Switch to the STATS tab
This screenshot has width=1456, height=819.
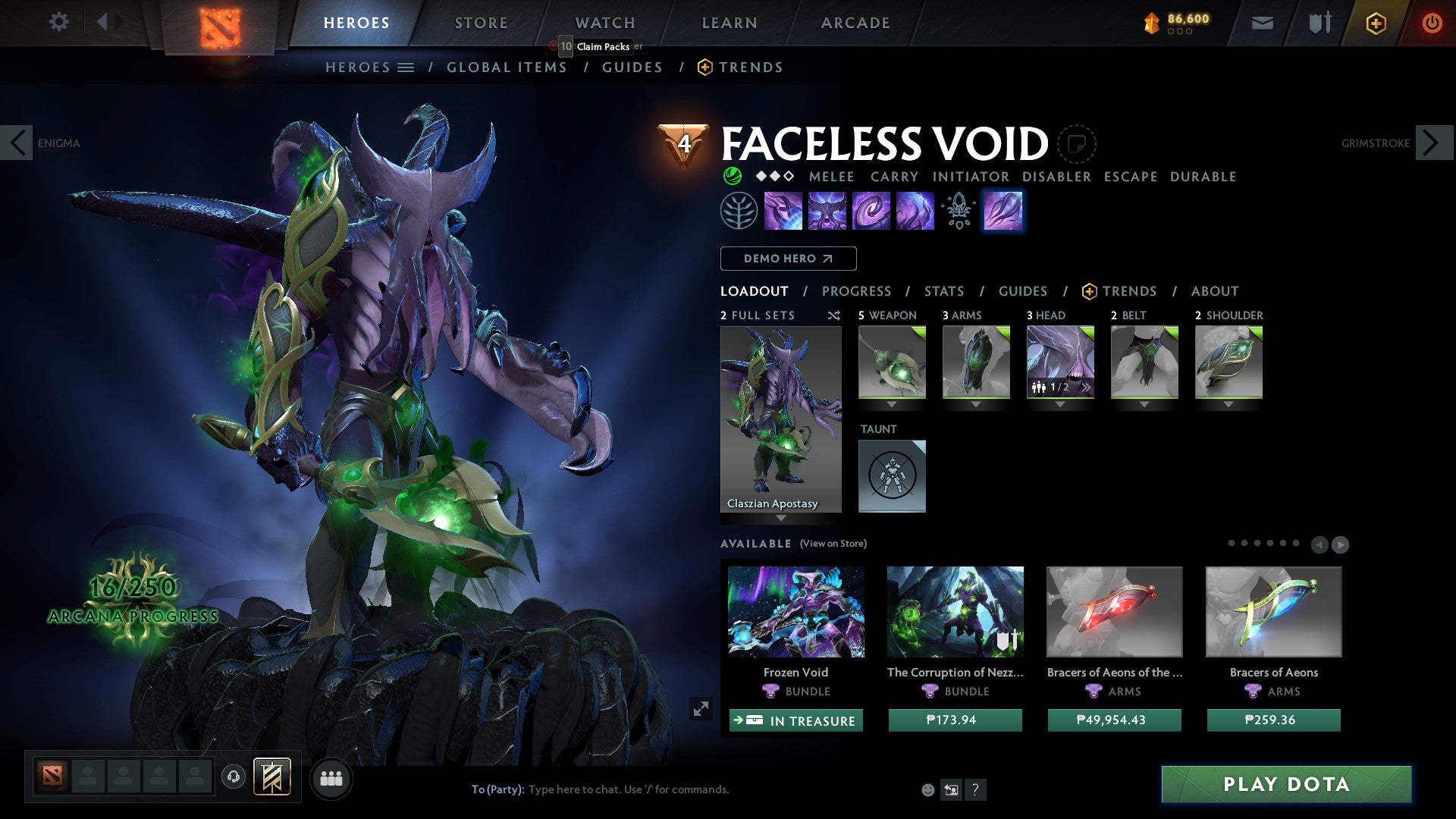tap(943, 290)
